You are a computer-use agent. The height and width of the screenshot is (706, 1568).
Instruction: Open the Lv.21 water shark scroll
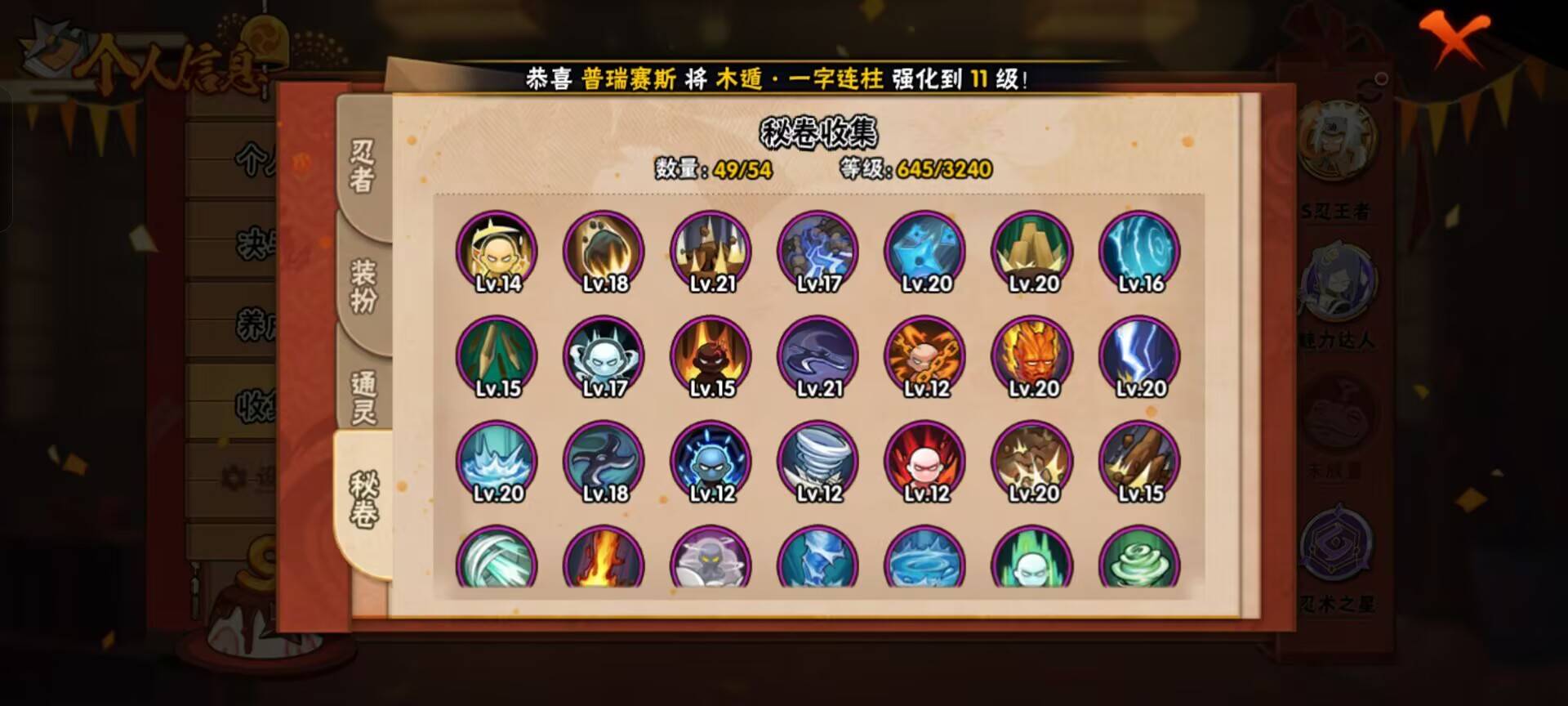pyautogui.click(x=817, y=355)
